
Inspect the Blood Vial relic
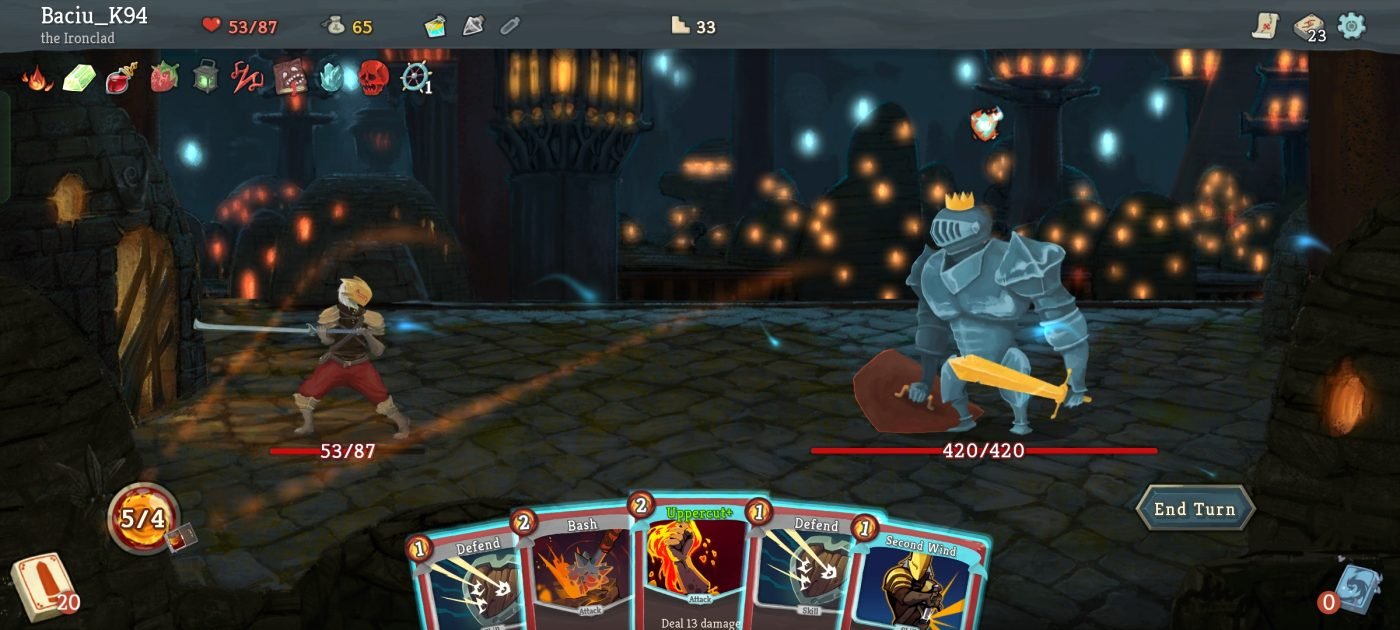pyautogui.click(x=121, y=78)
